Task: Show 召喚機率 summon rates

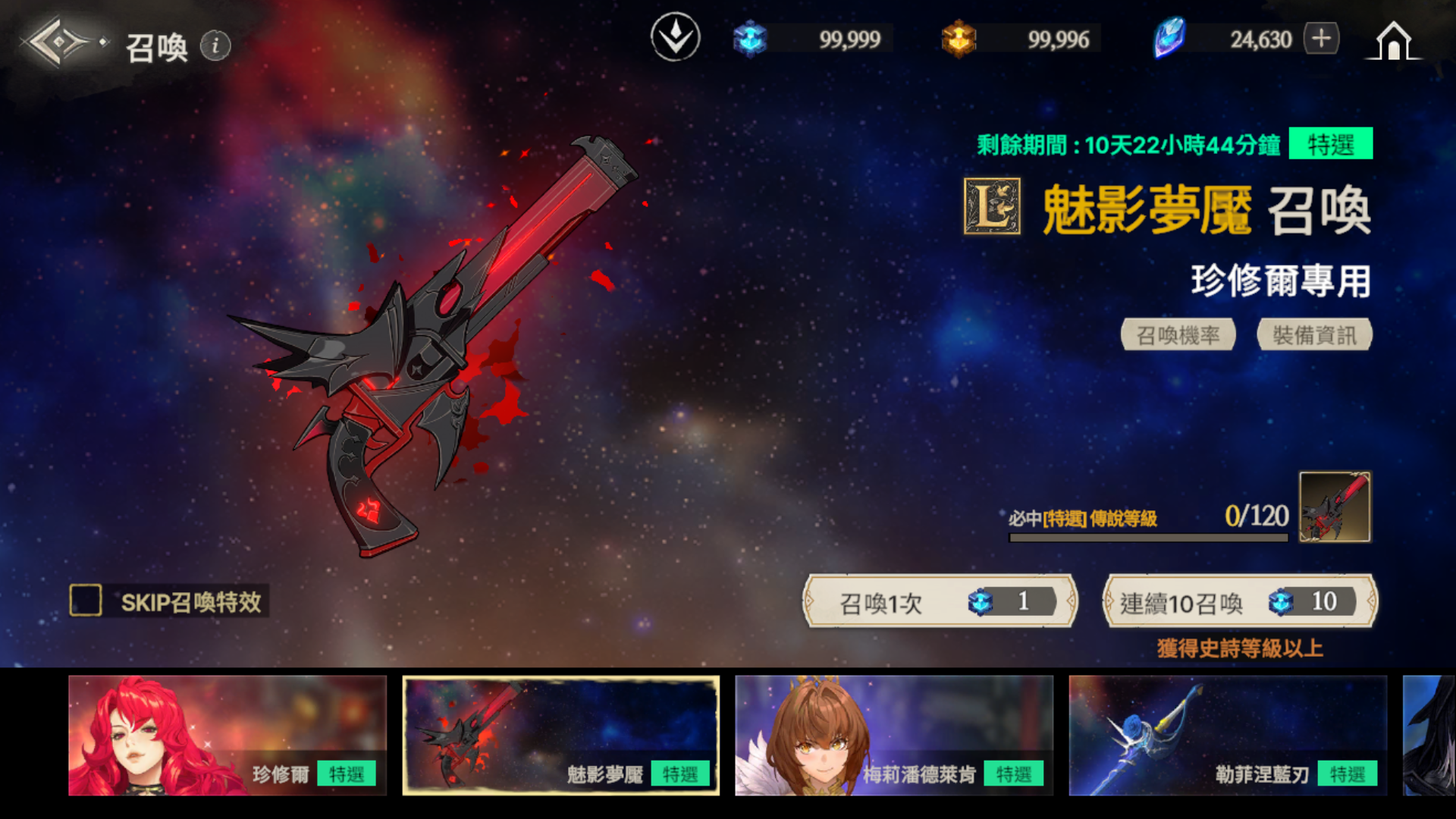Action: point(1178,334)
